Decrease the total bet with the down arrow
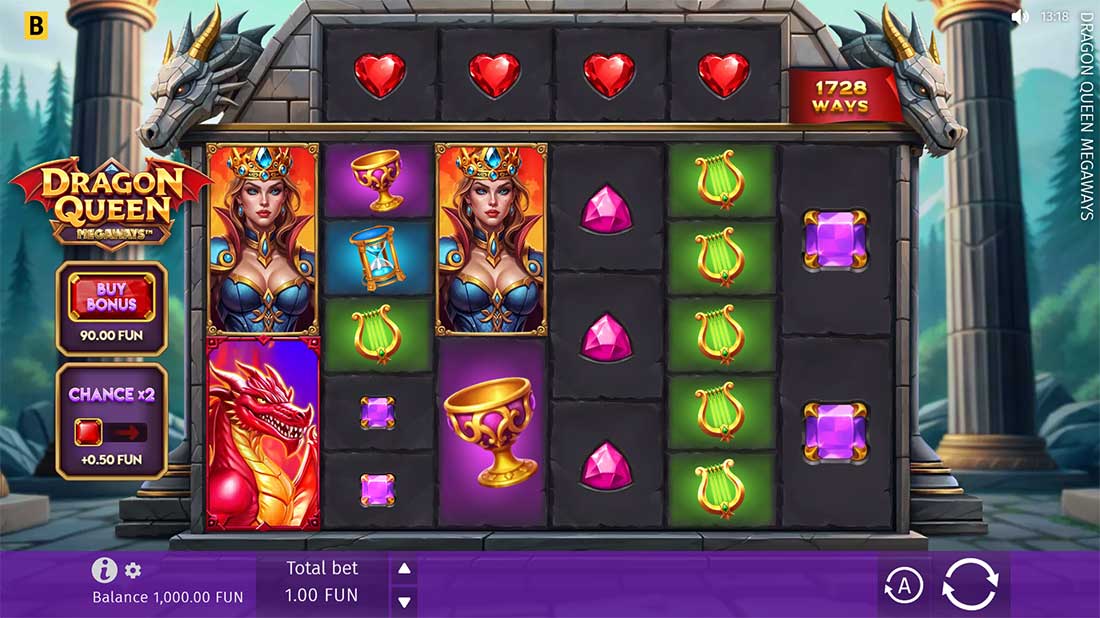This screenshot has width=1100, height=618. pos(404,601)
